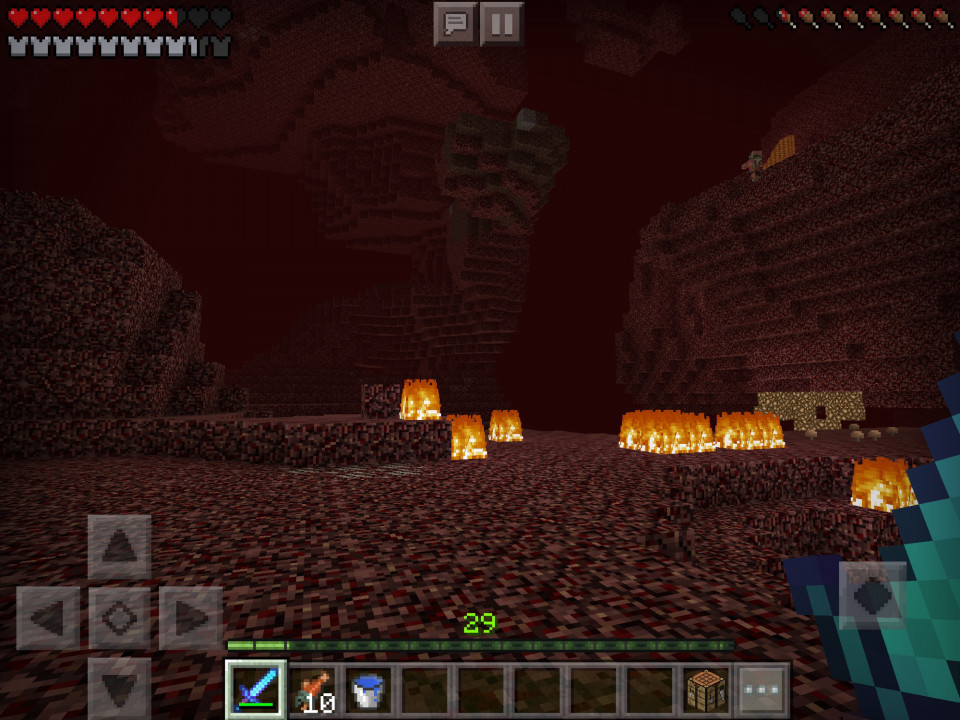Choose the water bucket slot
This screenshot has height=720, width=960.
(370, 690)
